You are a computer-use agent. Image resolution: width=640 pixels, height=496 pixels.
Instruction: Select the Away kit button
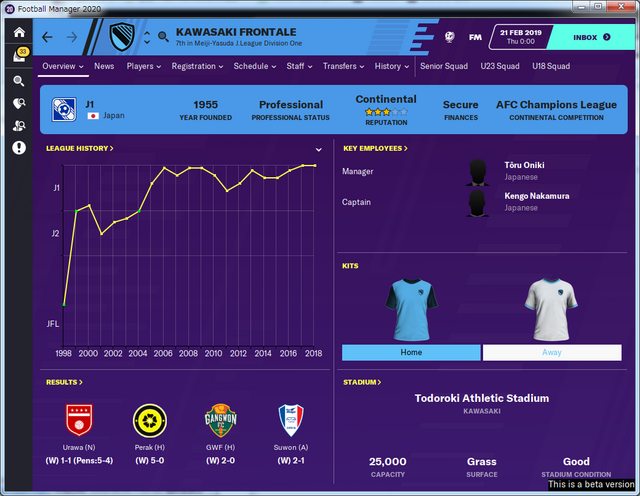click(x=551, y=352)
